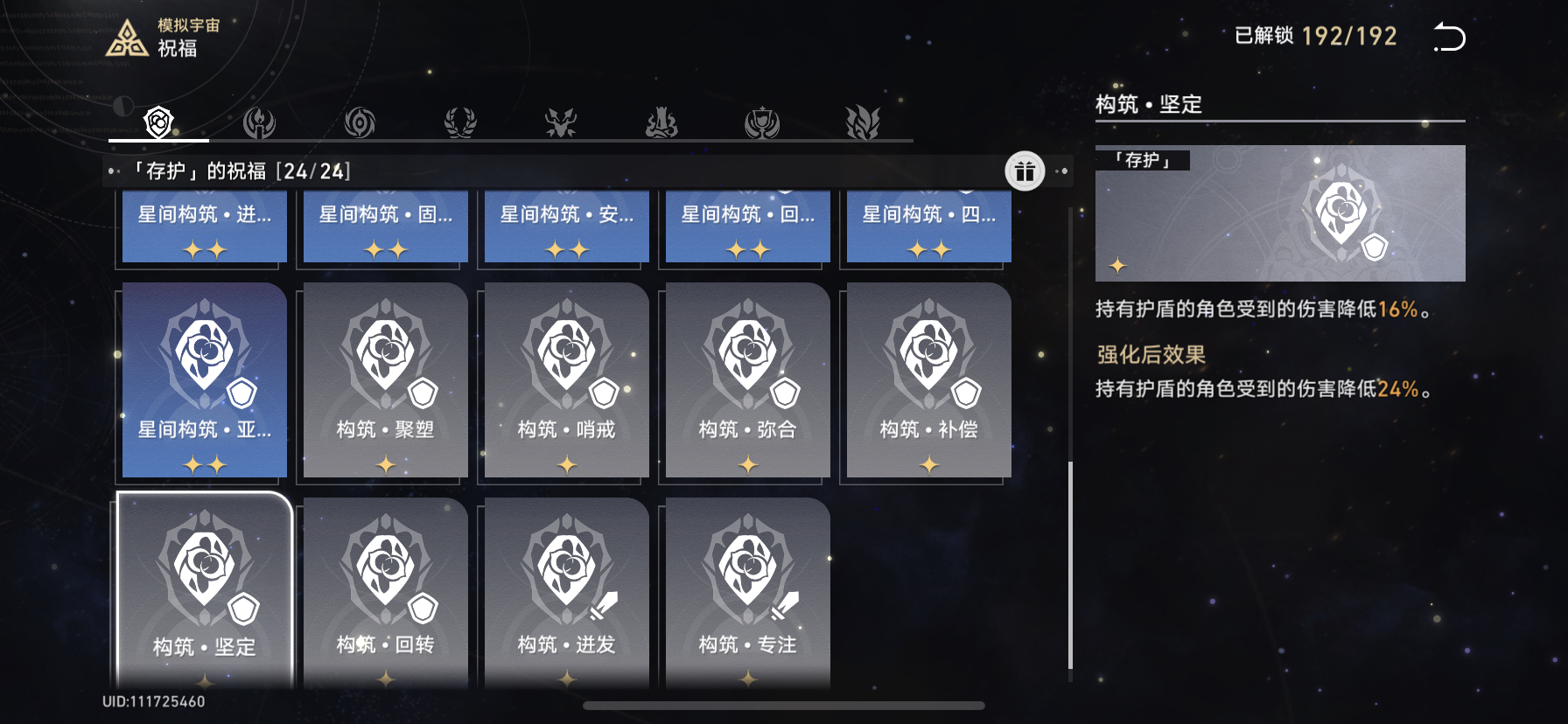Switch to the trophy cup path tab

click(762, 122)
